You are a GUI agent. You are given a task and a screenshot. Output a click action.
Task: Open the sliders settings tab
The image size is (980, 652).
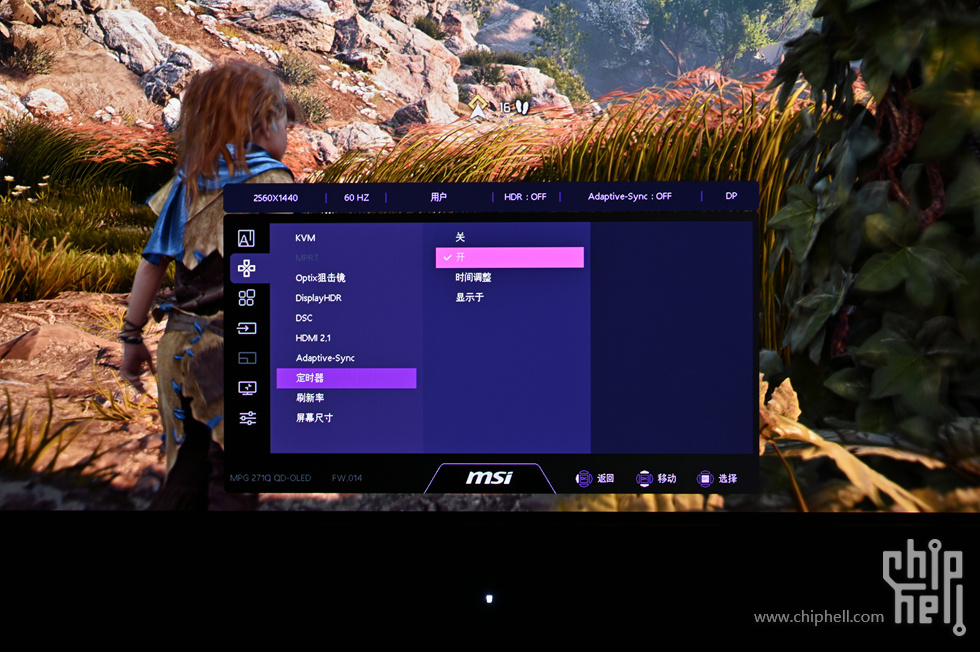click(x=246, y=418)
